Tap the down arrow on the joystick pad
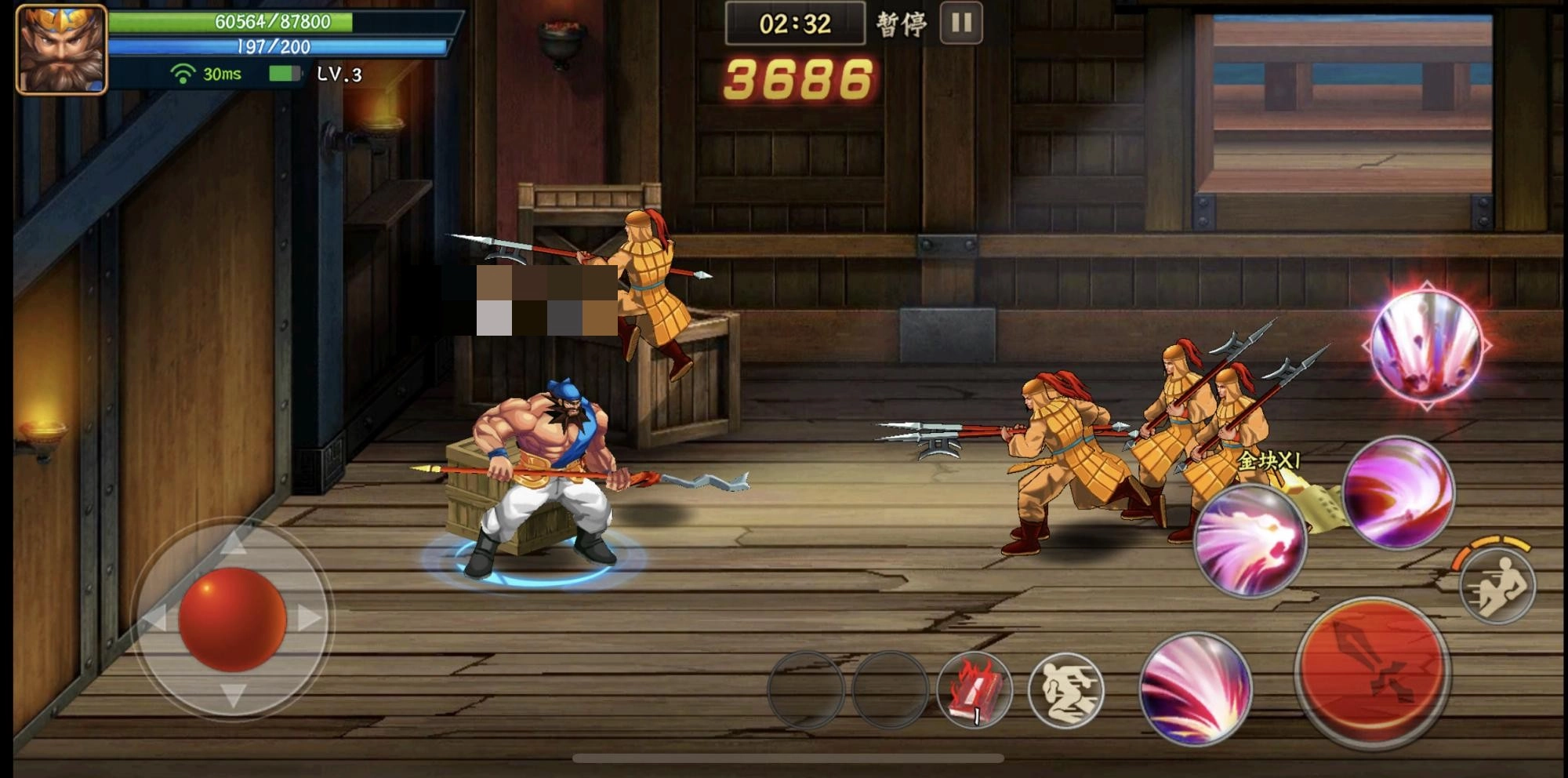Viewport: 1568px width, 778px height. (x=233, y=695)
